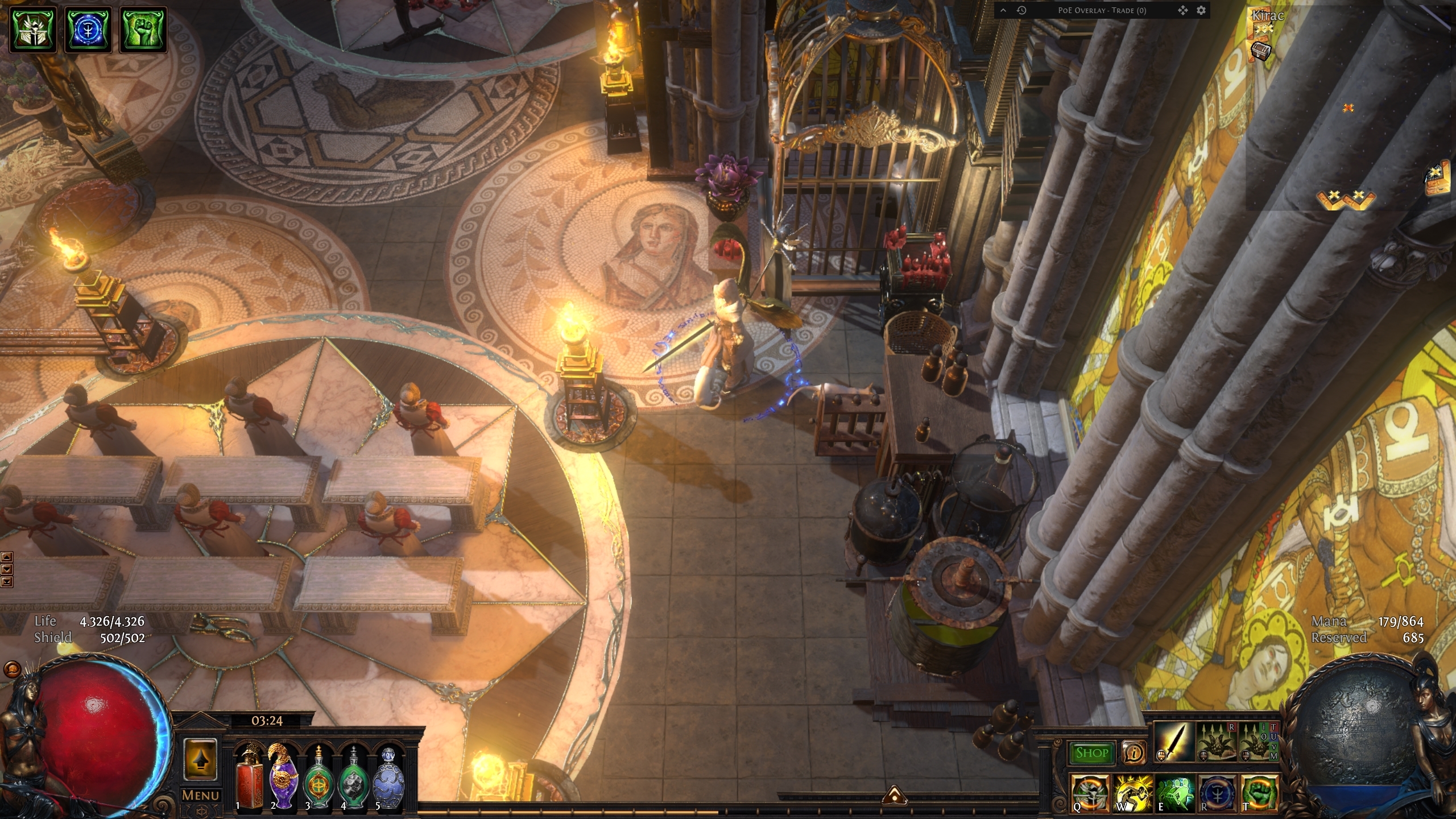Open the Menu button beside the flasks
Image resolution: width=1456 pixels, height=819 pixels.
click(x=200, y=795)
